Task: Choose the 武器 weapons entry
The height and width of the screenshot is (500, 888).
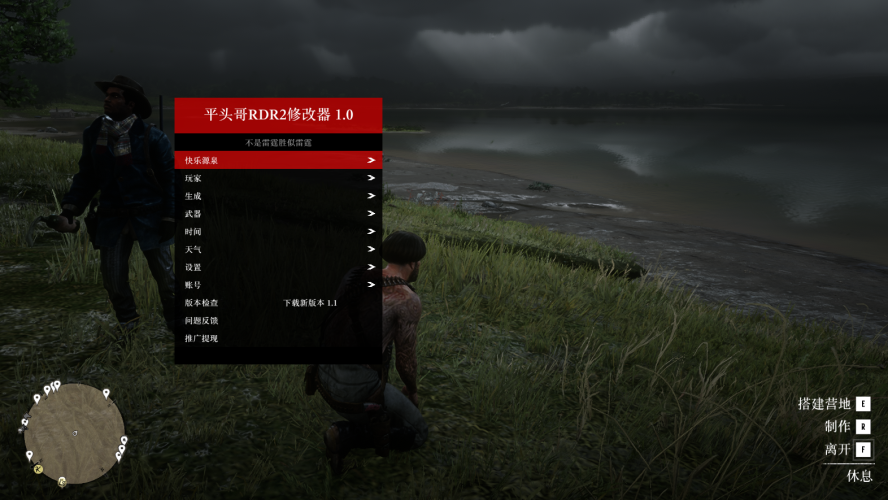Action: (x=278, y=214)
